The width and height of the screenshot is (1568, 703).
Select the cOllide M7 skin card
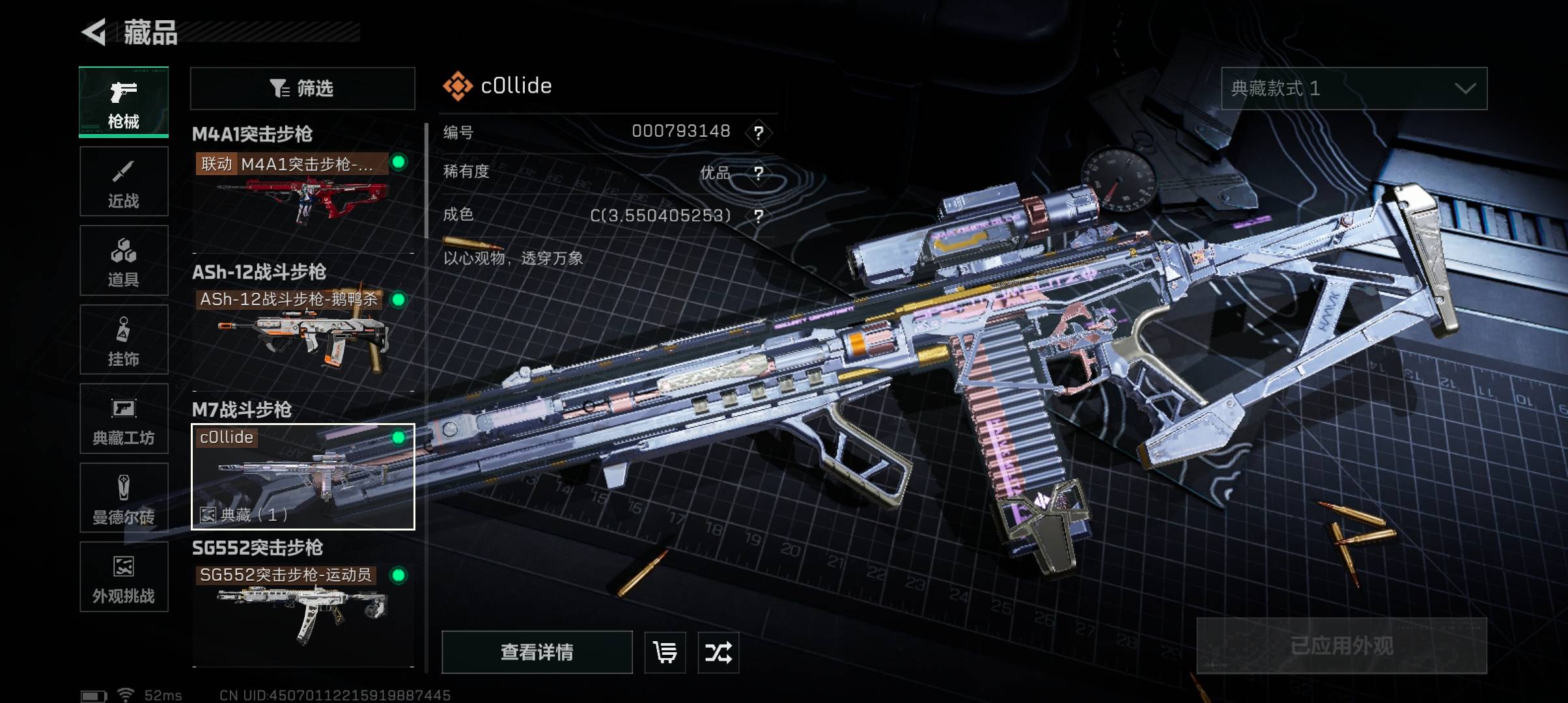coord(302,476)
